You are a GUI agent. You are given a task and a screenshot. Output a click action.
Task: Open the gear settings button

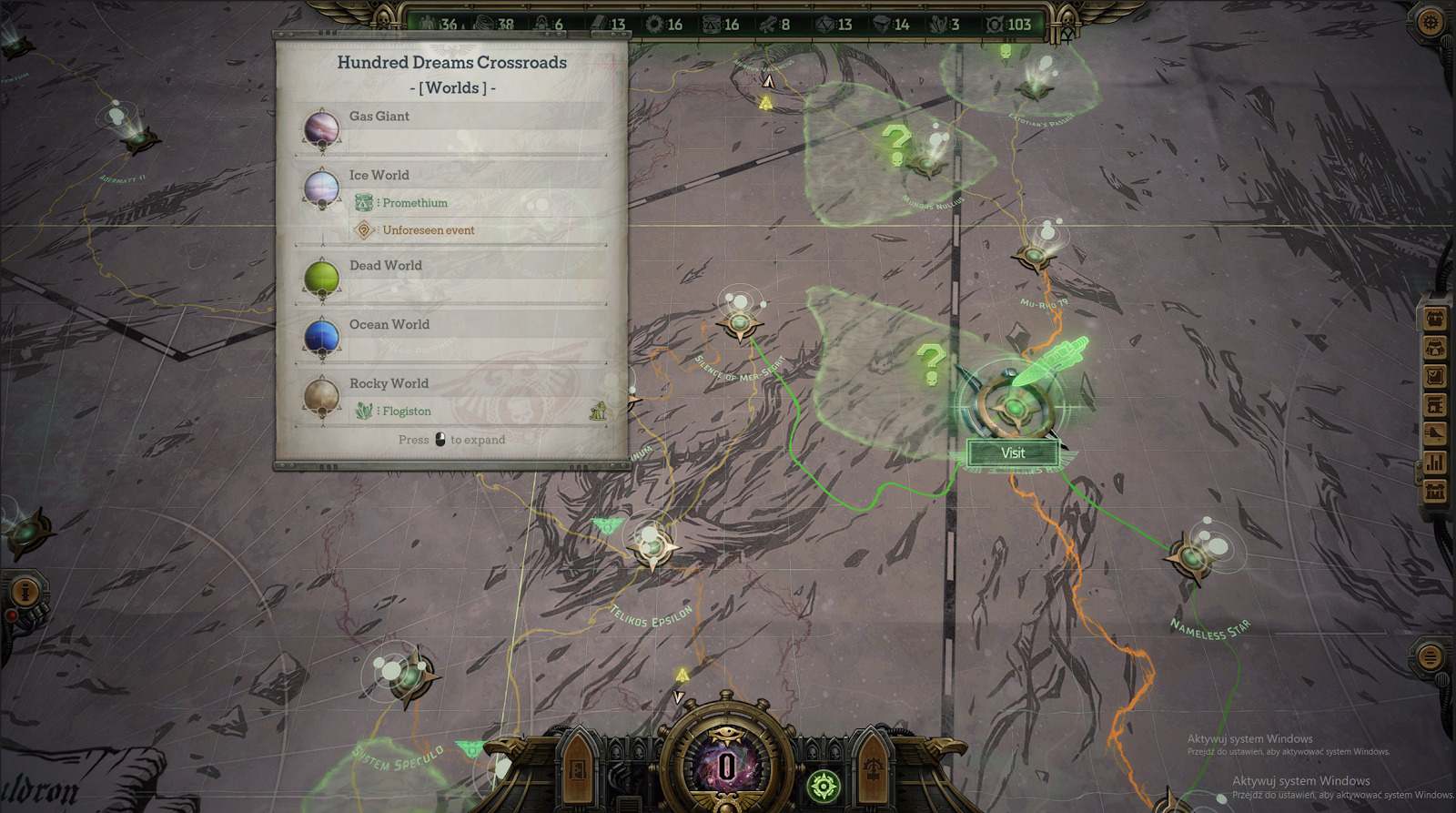click(x=1430, y=21)
